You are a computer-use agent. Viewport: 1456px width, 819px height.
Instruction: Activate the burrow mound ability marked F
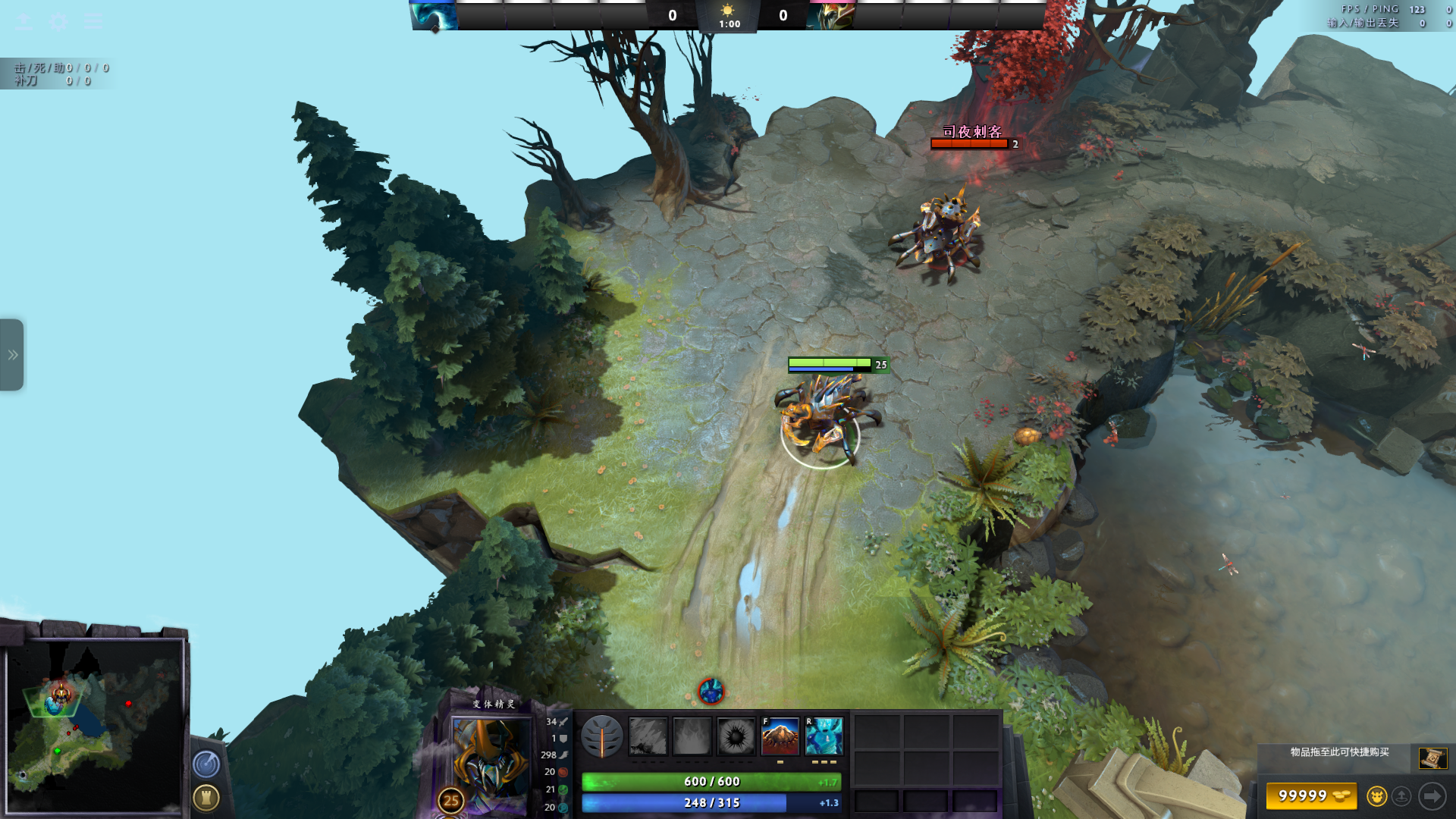[780, 736]
